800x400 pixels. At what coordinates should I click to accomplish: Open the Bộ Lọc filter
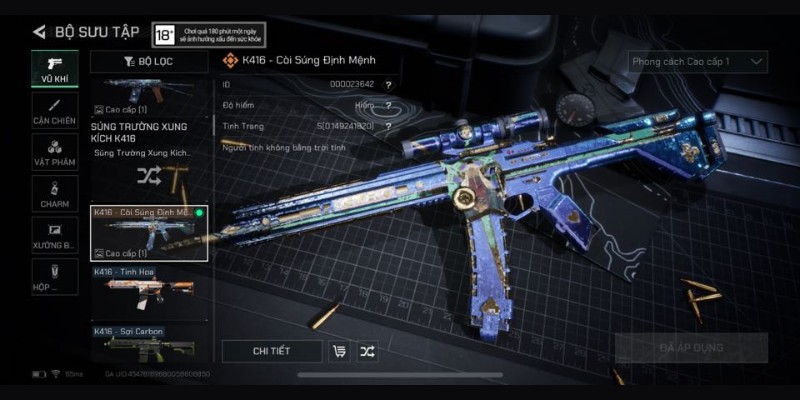click(x=149, y=62)
